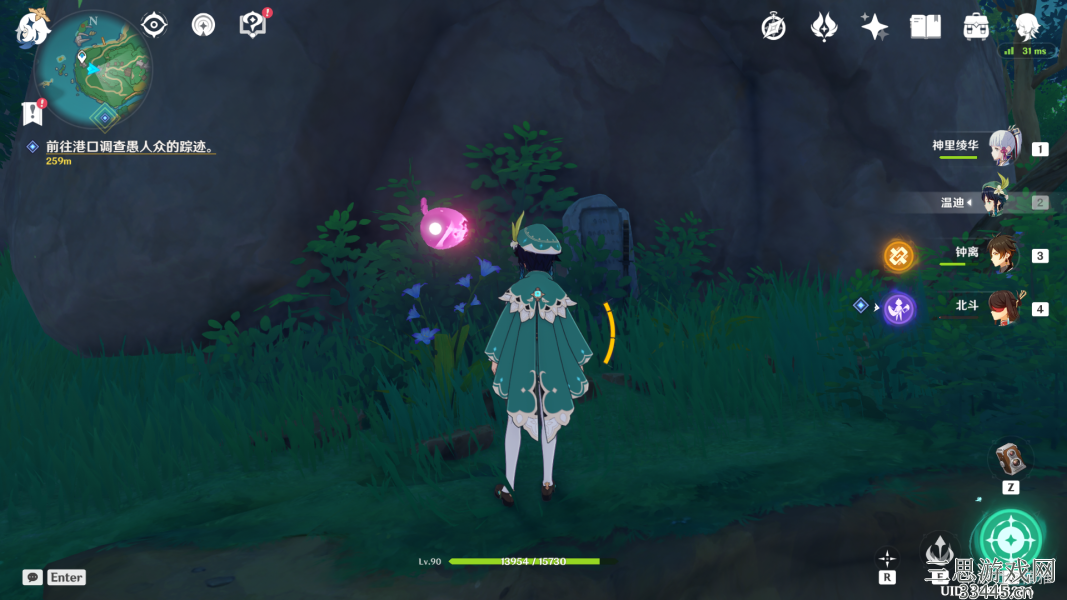Screen dimensions: 1067x600
Task: Click the eye-shaped icon beside the minimap
Action: click(154, 25)
